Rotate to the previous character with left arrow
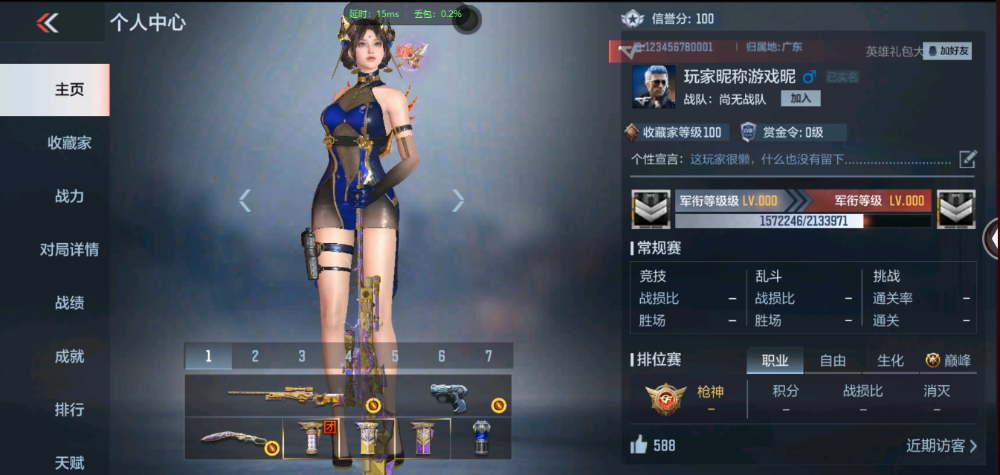Image resolution: width=1000 pixels, height=475 pixels. click(245, 201)
